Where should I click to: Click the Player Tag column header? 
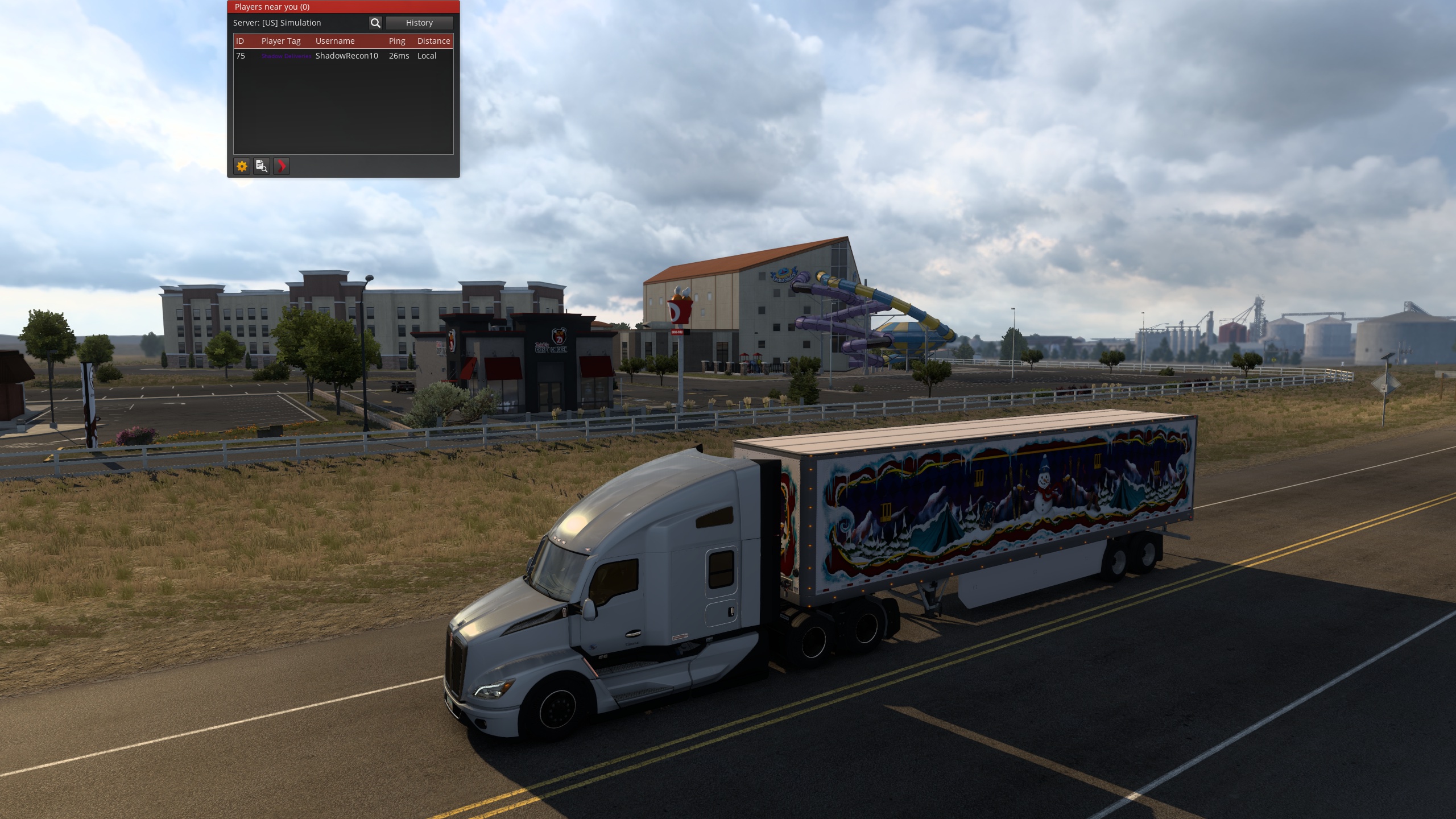coord(281,41)
